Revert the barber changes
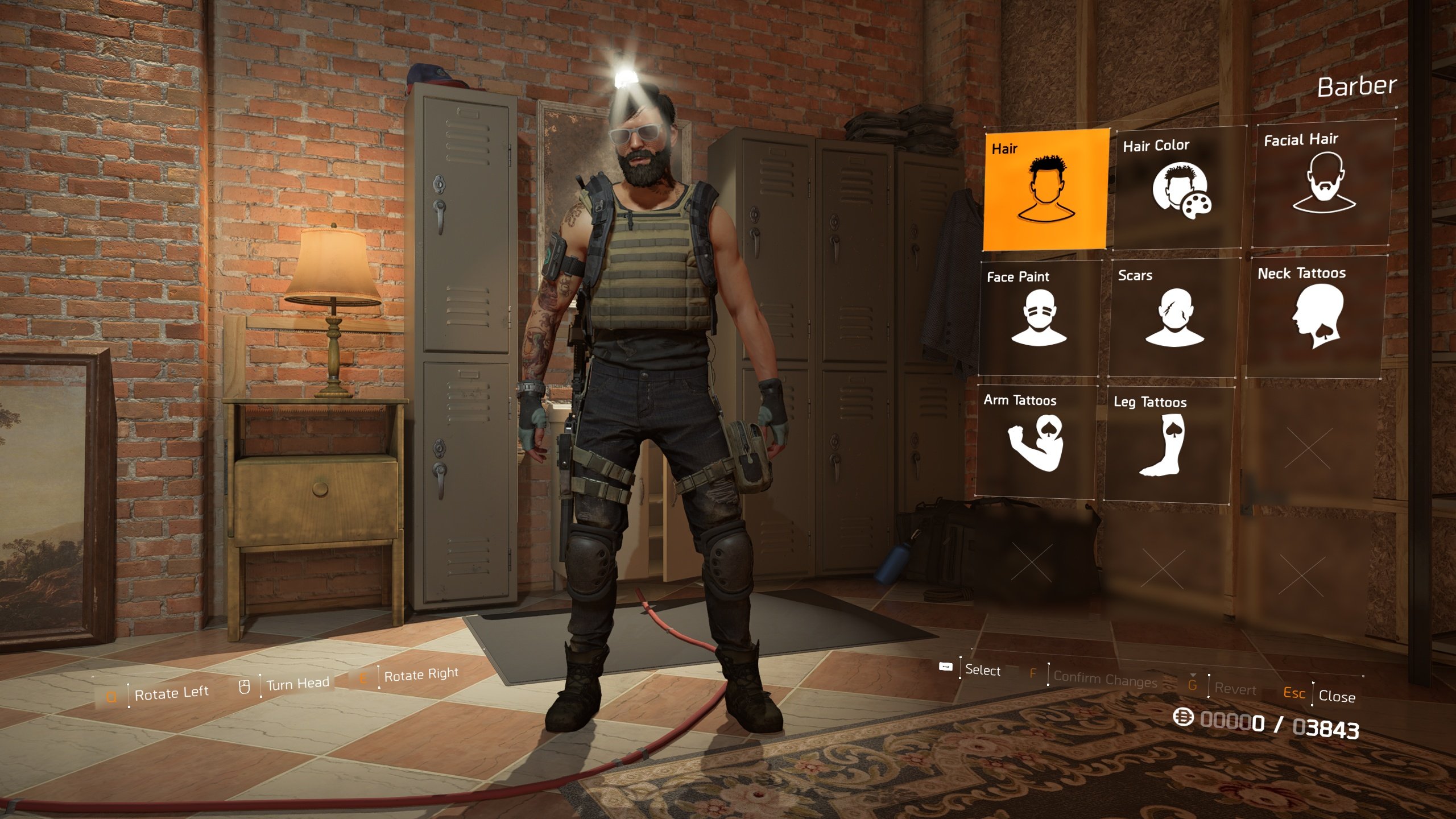Image resolution: width=1456 pixels, height=819 pixels. coord(1234,689)
